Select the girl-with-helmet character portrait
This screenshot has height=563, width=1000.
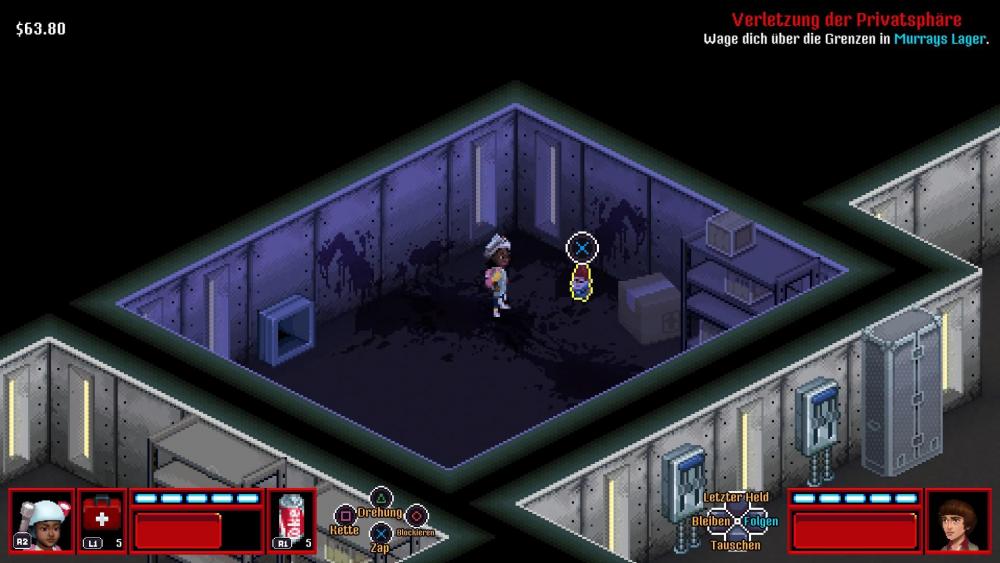click(x=42, y=520)
